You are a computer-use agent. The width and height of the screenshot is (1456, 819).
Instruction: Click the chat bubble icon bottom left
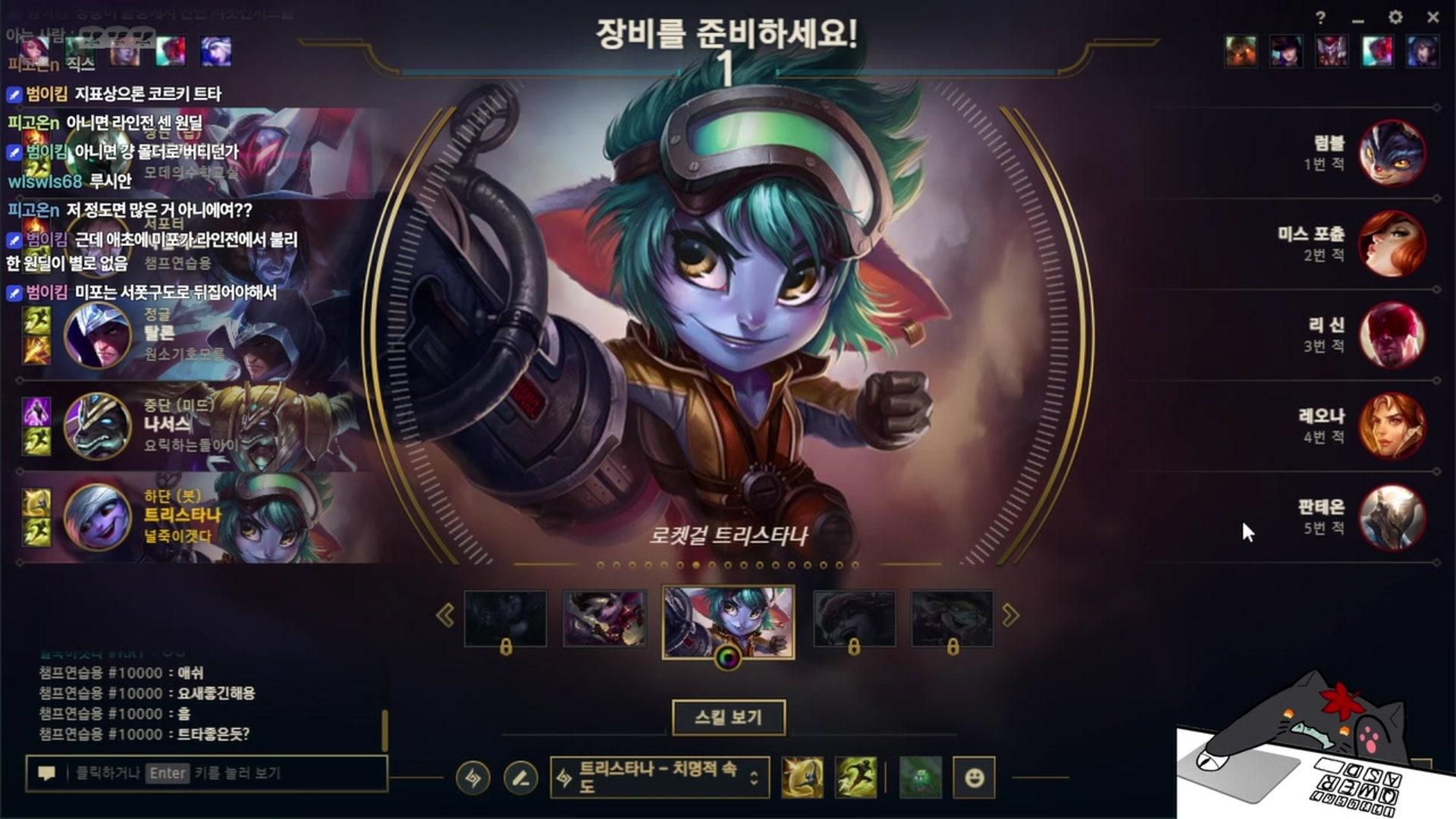(x=47, y=773)
